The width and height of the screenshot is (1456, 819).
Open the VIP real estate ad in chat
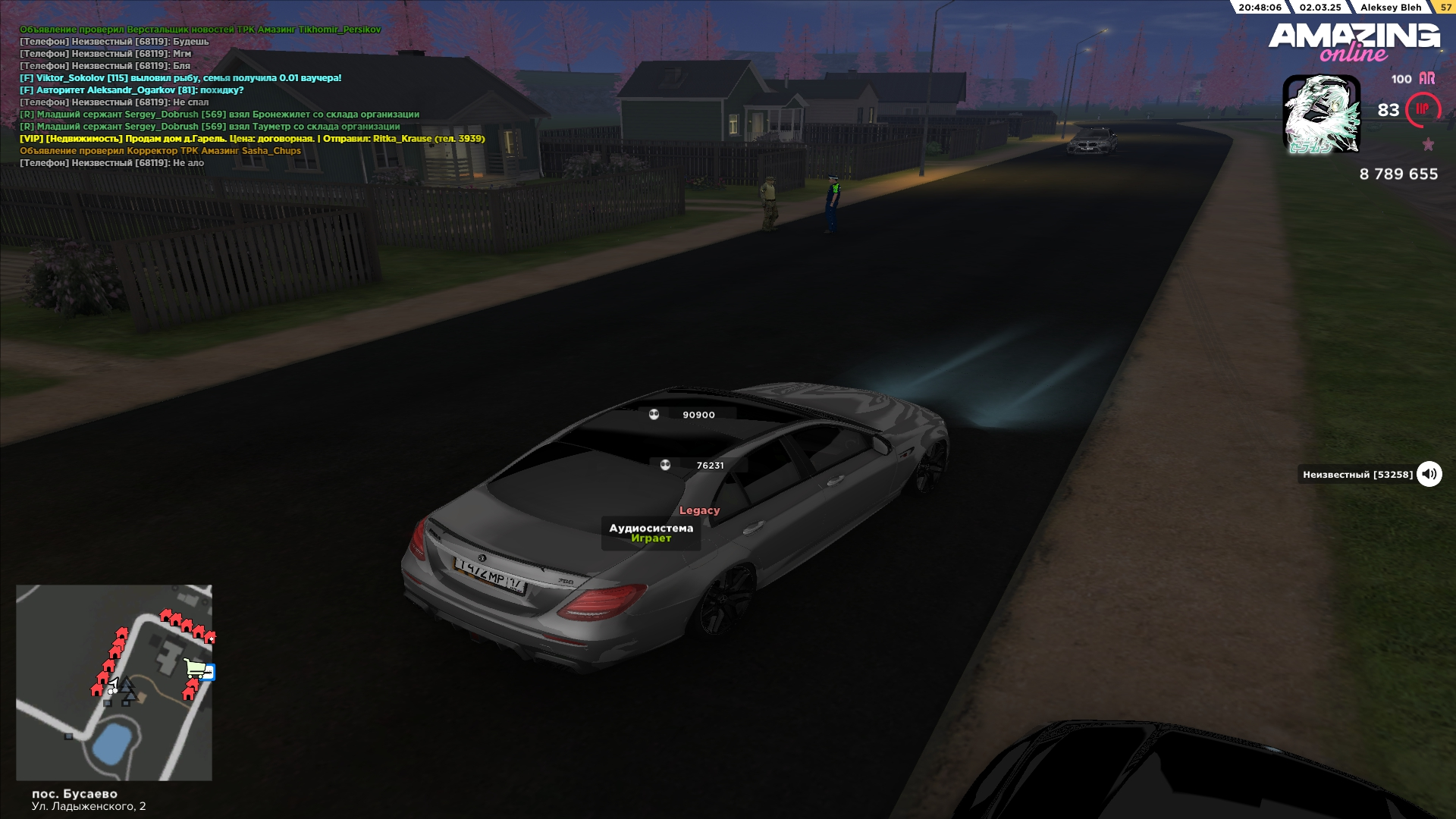(x=252, y=139)
